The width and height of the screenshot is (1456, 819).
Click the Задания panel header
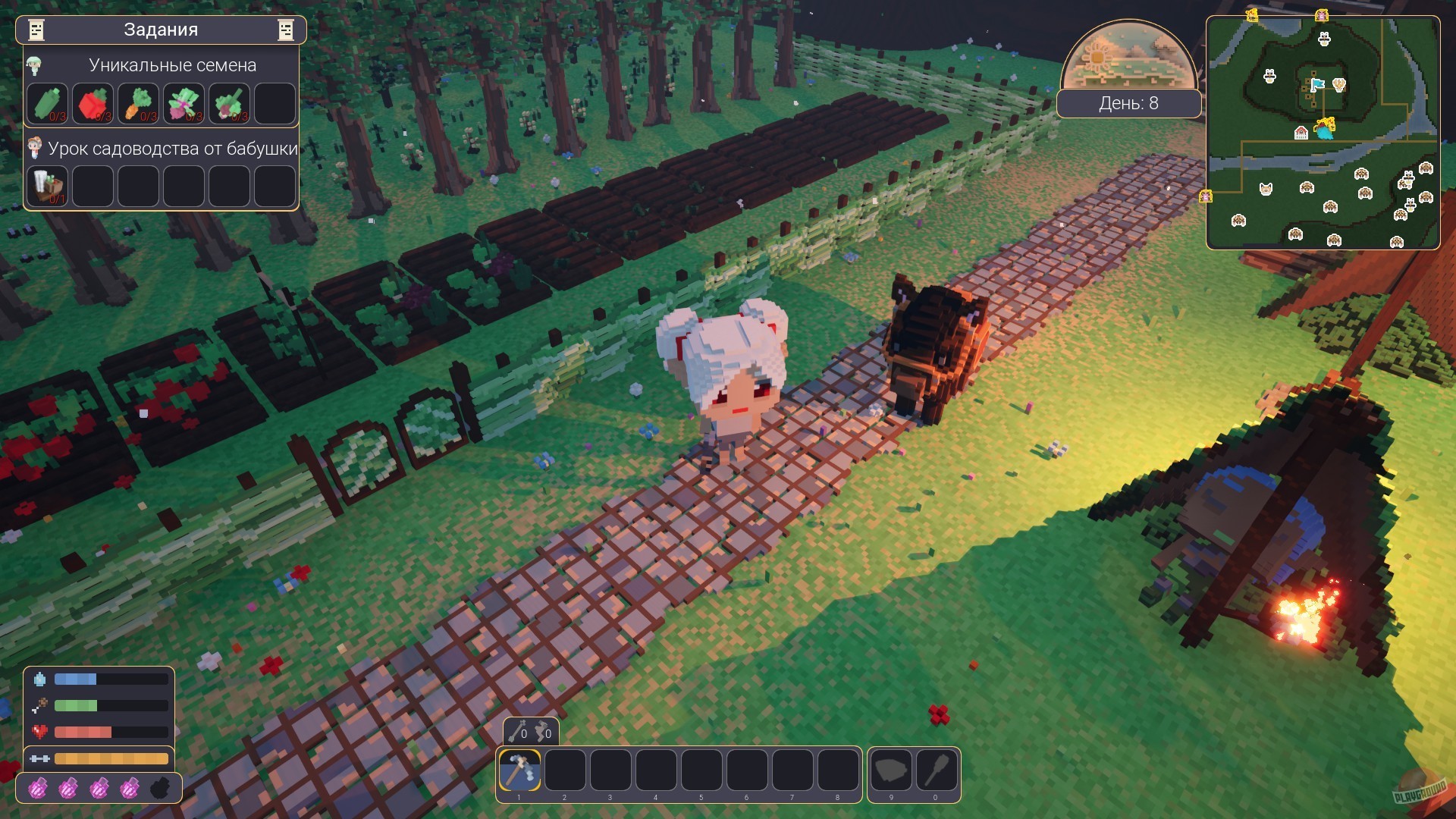click(x=161, y=30)
